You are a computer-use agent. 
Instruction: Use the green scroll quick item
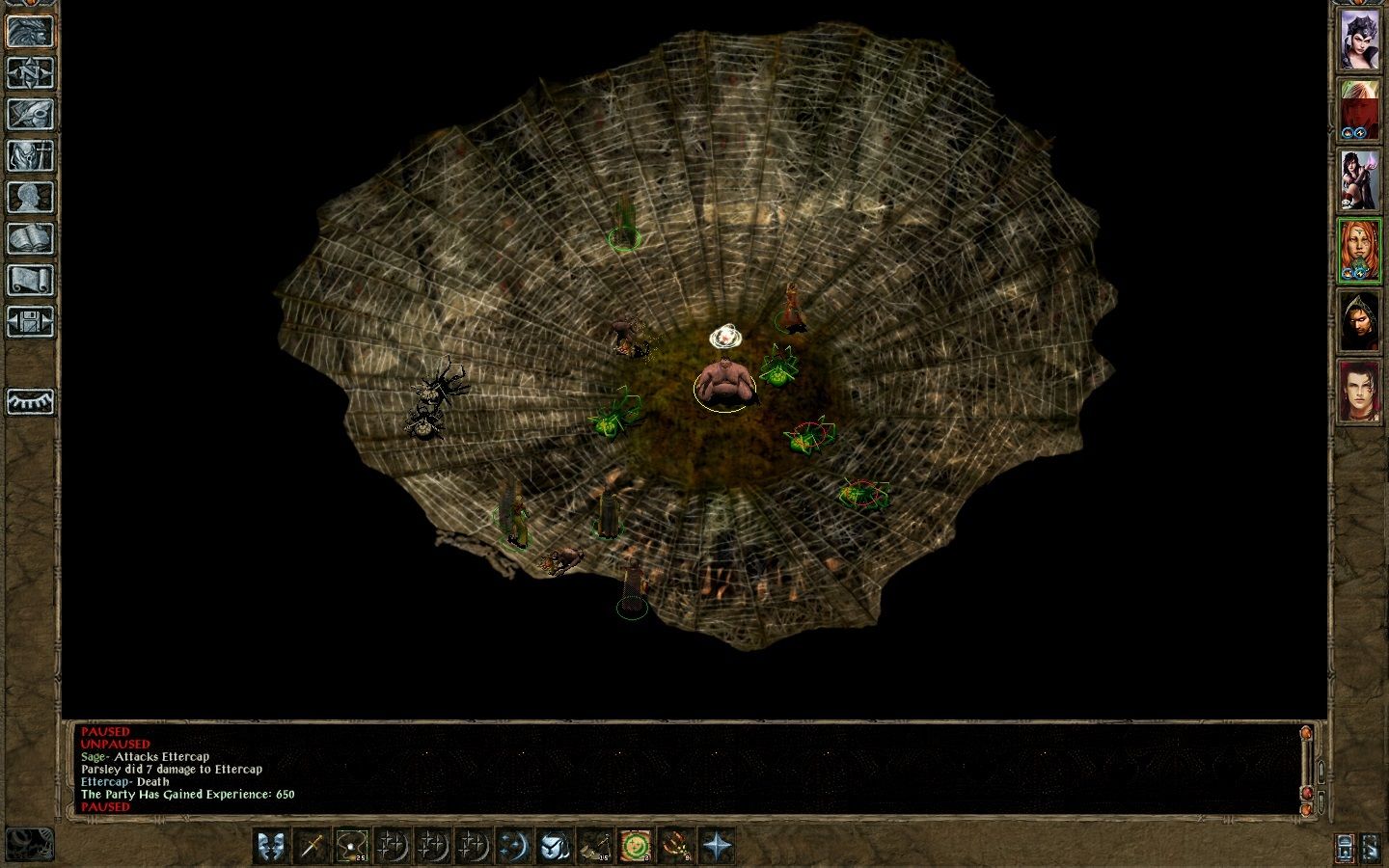(635, 846)
